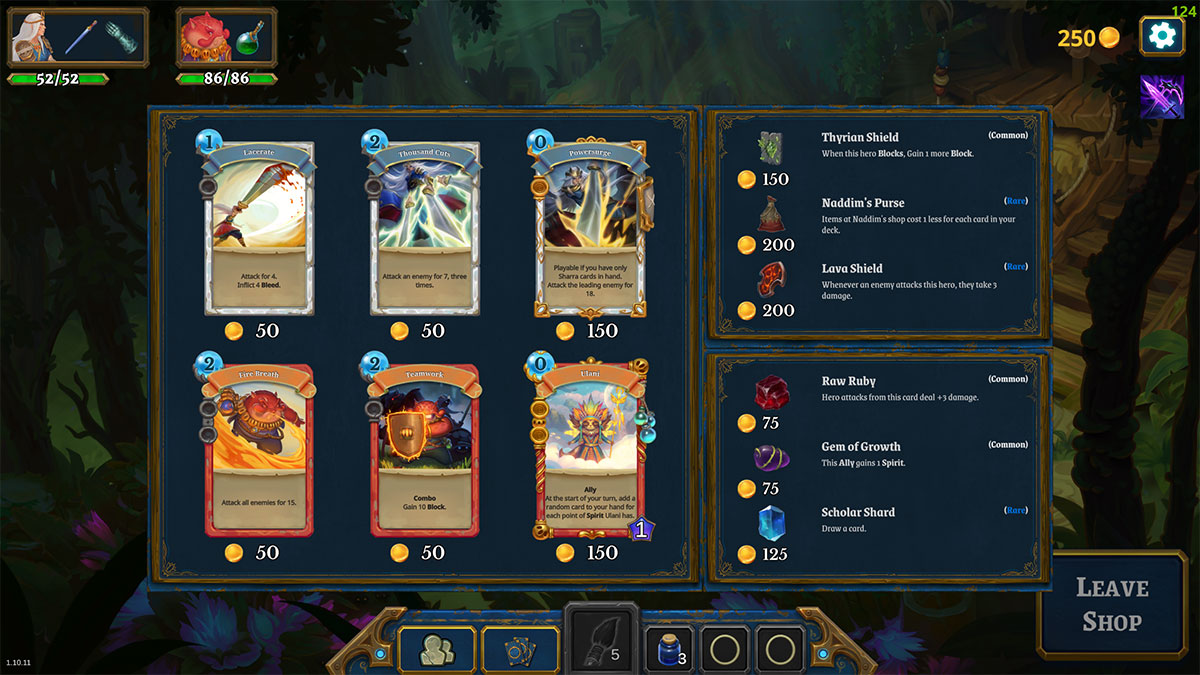Buy the Gem of Growth
Image resolution: width=1200 pixels, height=675 pixels.
pos(770,458)
